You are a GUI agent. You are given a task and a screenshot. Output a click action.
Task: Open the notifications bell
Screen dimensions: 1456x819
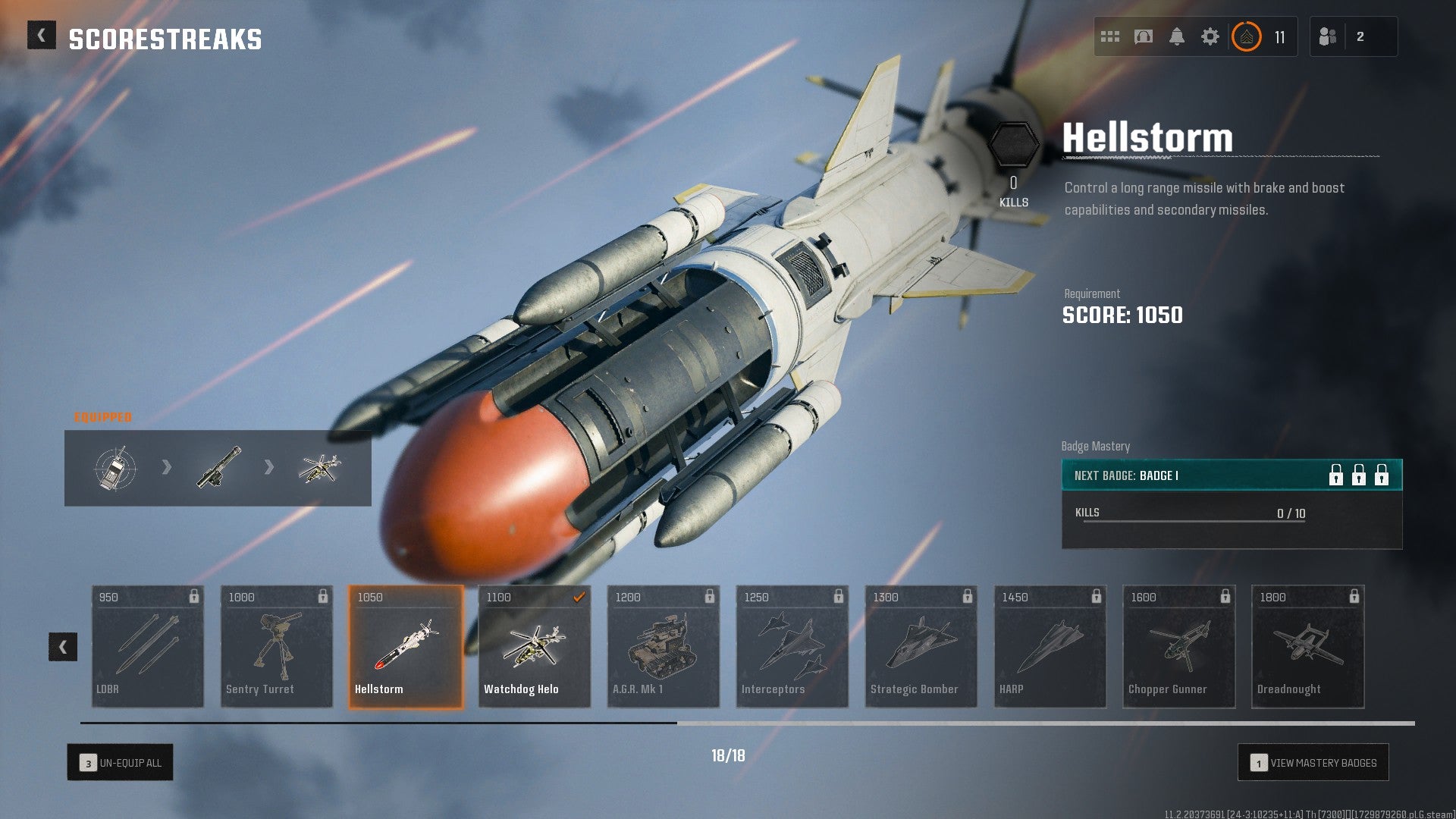point(1178,36)
